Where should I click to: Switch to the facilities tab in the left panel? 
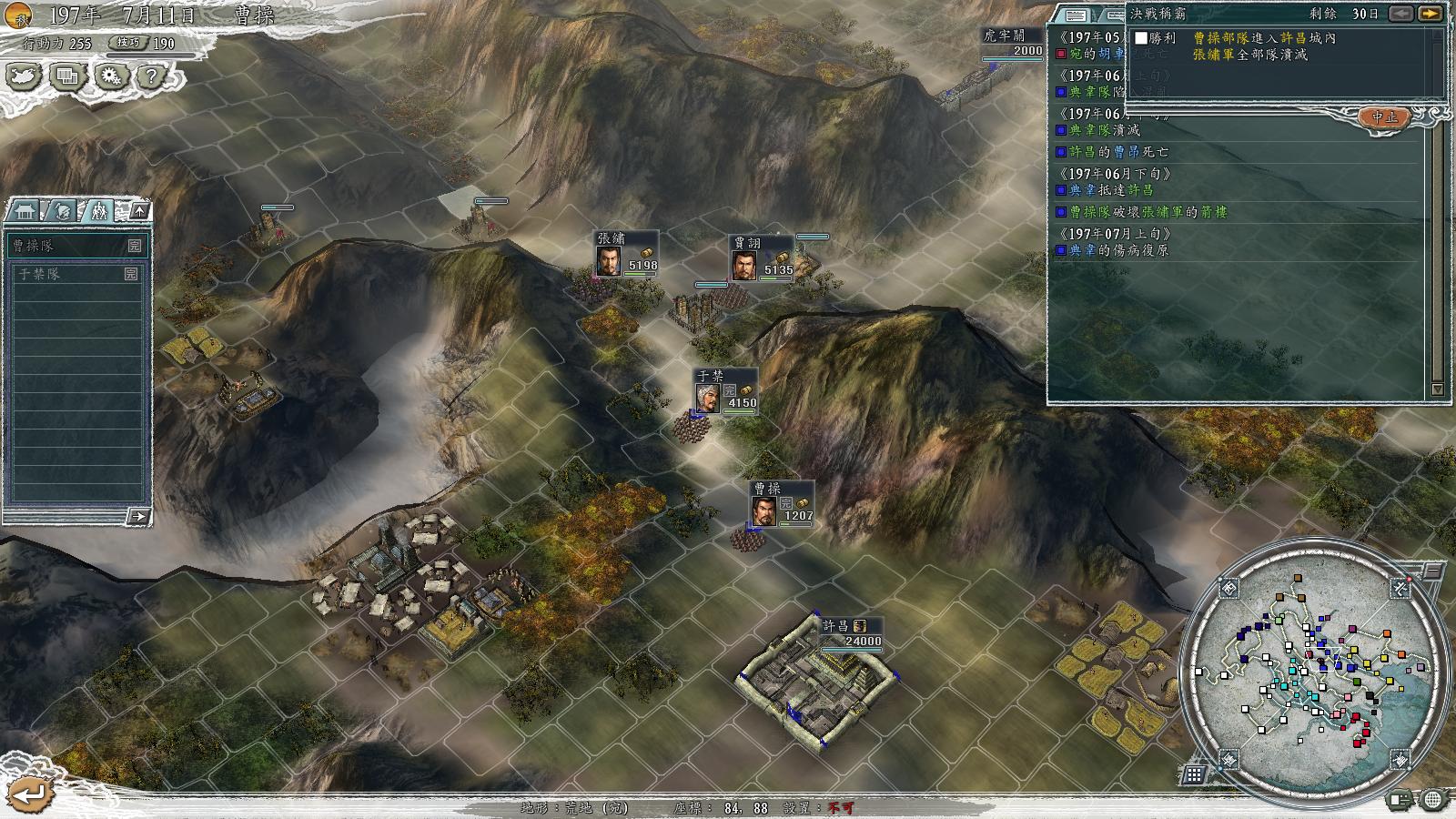tap(25, 210)
